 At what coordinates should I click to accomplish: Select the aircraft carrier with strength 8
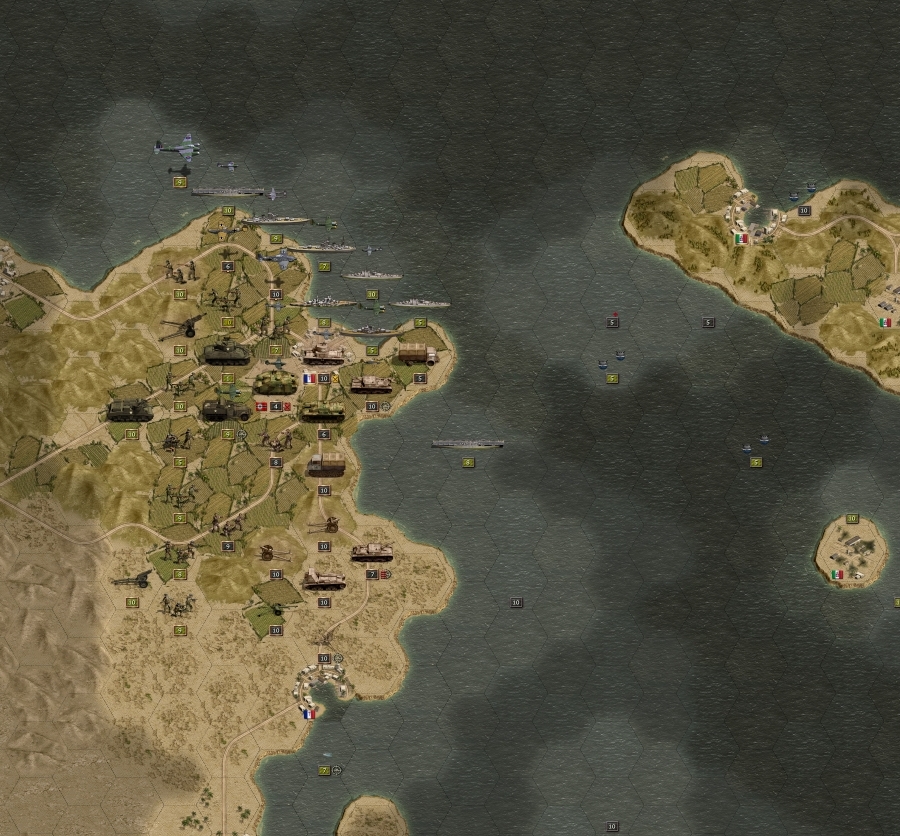467,444
